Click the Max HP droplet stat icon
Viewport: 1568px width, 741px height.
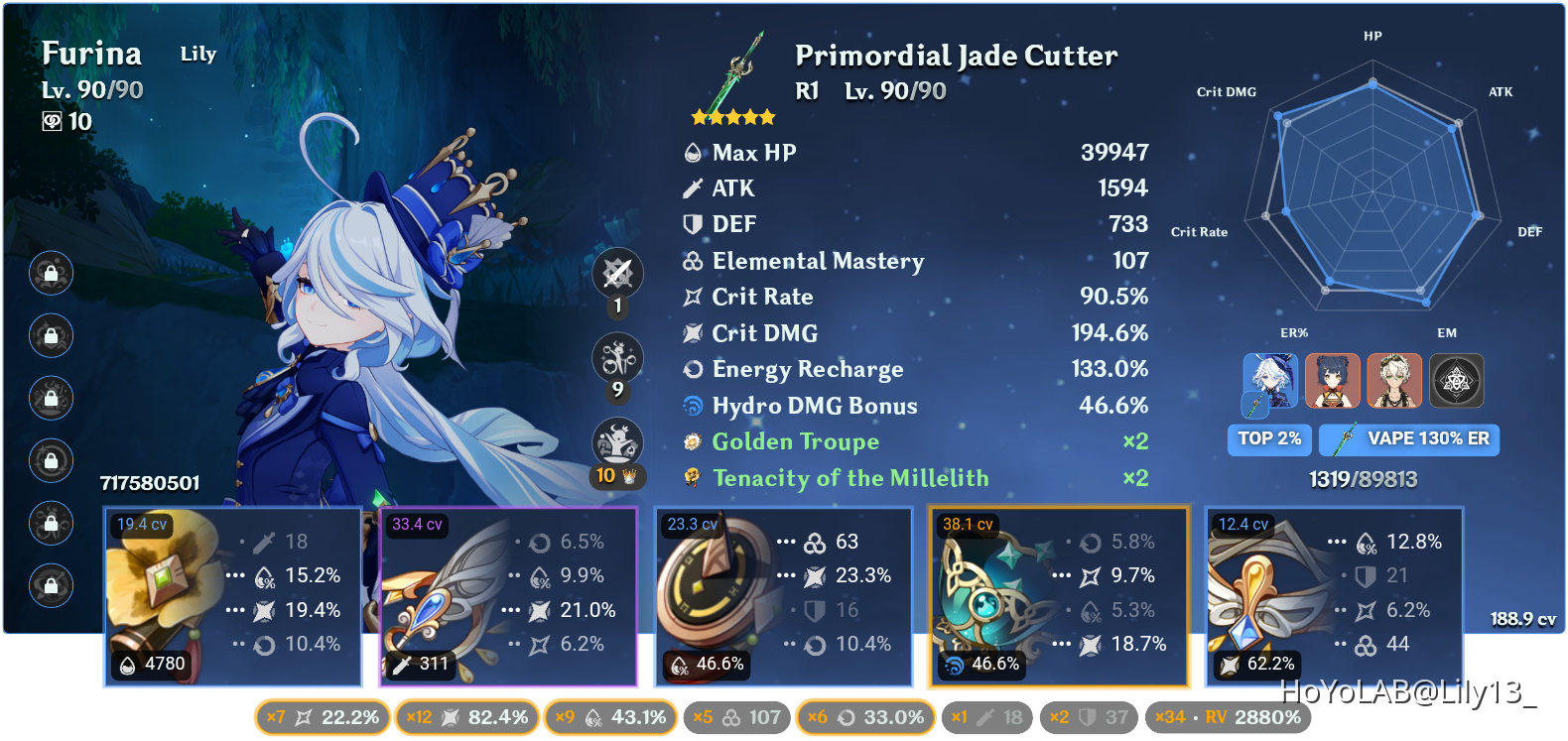click(x=692, y=153)
